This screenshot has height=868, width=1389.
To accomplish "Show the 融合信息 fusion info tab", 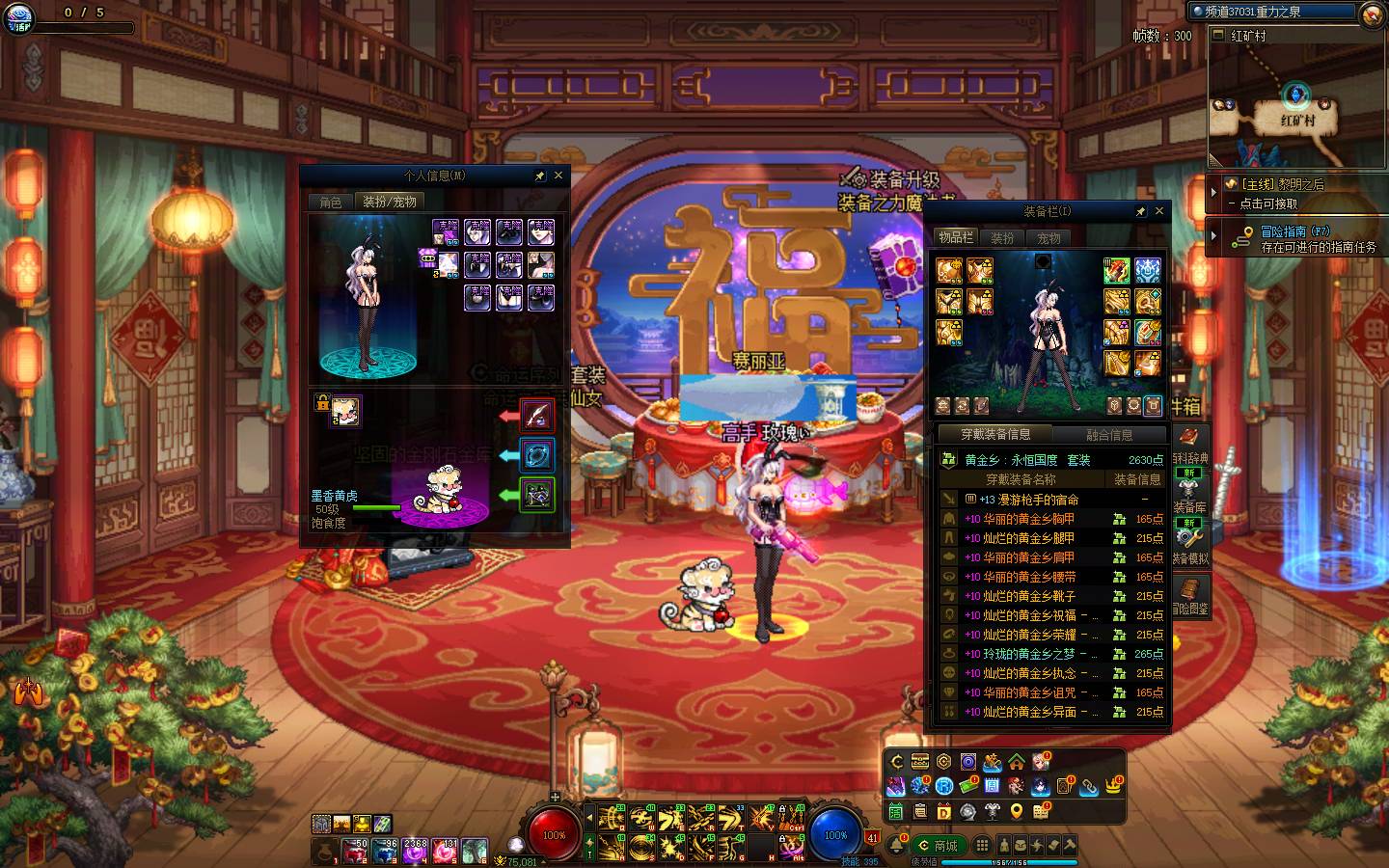I will coord(1109,435).
